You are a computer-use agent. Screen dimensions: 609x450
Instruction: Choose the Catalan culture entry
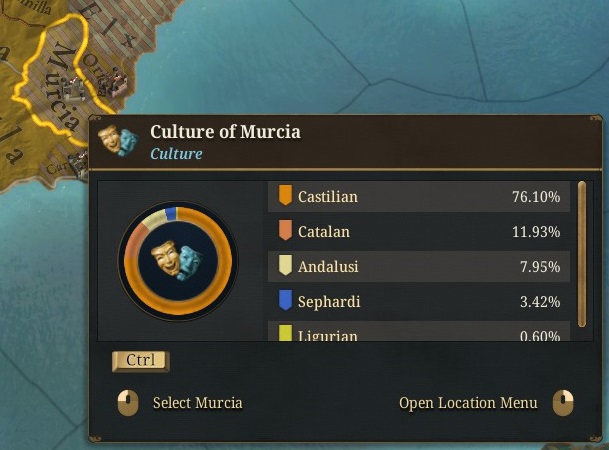[419, 232]
